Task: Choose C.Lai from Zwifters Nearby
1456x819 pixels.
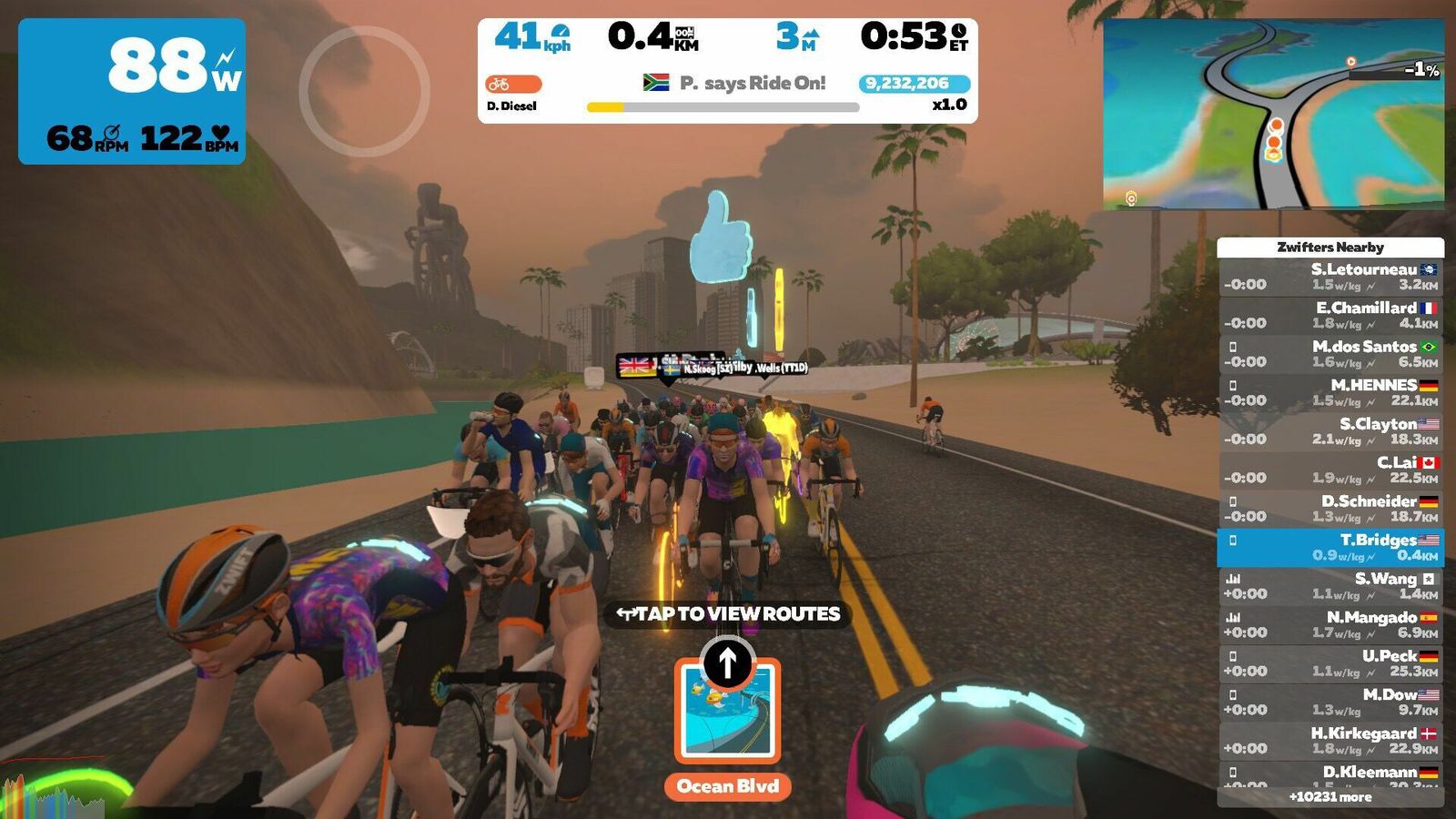Action: pyautogui.click(x=1330, y=470)
